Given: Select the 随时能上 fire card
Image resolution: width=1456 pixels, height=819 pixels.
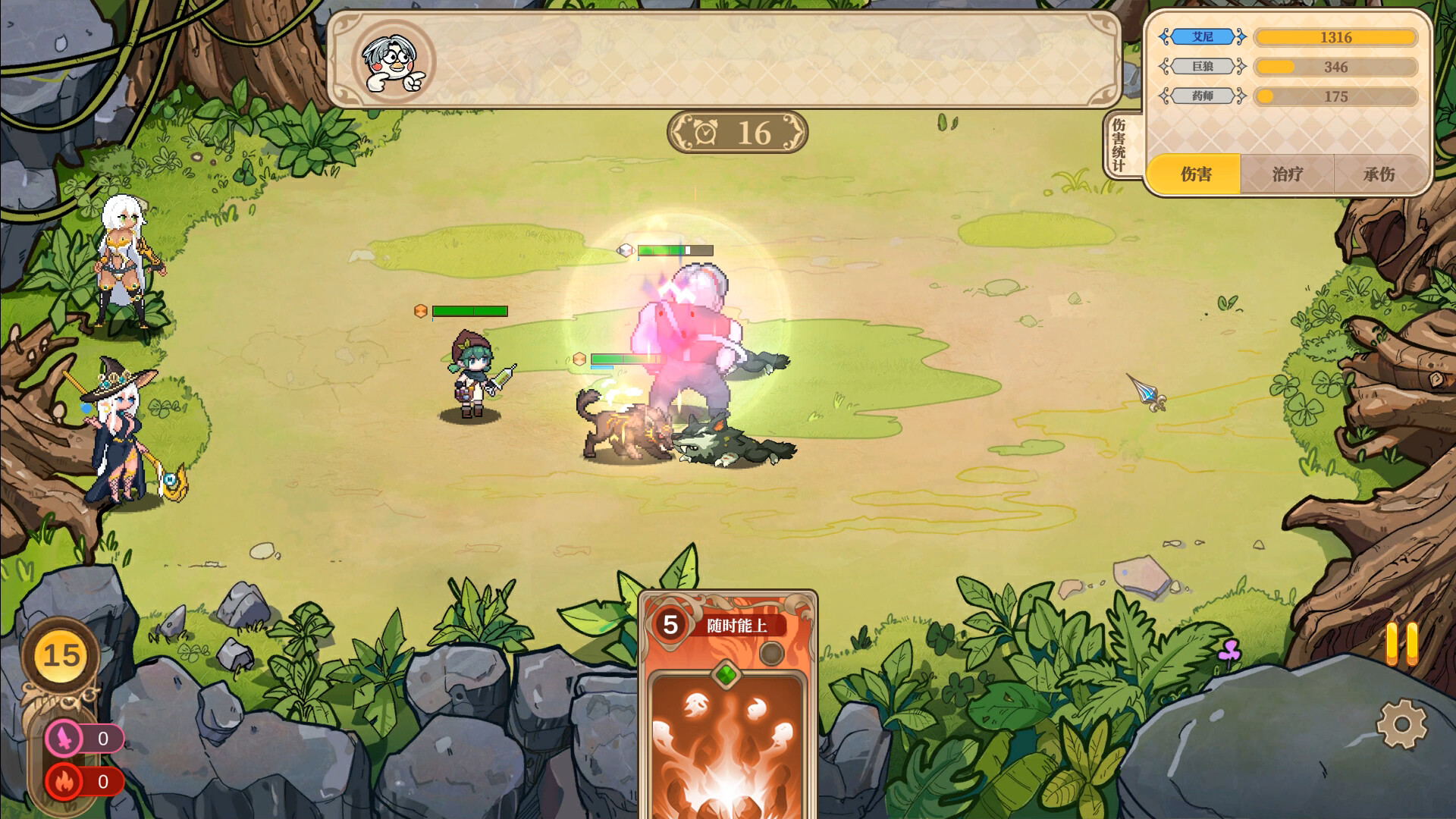Looking at the screenshot, I should click(727, 705).
